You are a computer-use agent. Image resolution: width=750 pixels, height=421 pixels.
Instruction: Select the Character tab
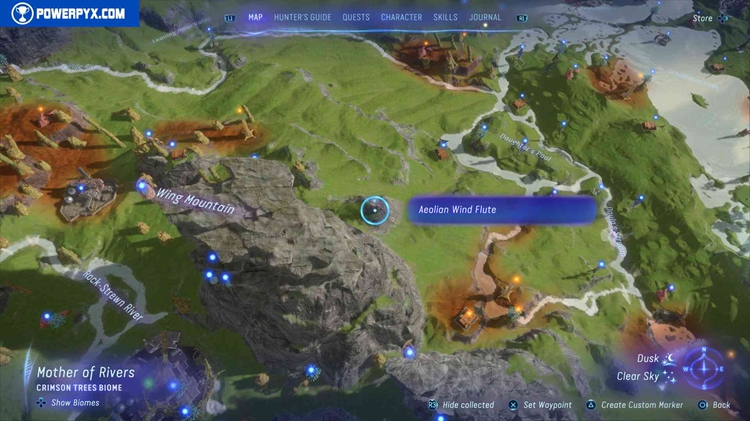point(401,17)
